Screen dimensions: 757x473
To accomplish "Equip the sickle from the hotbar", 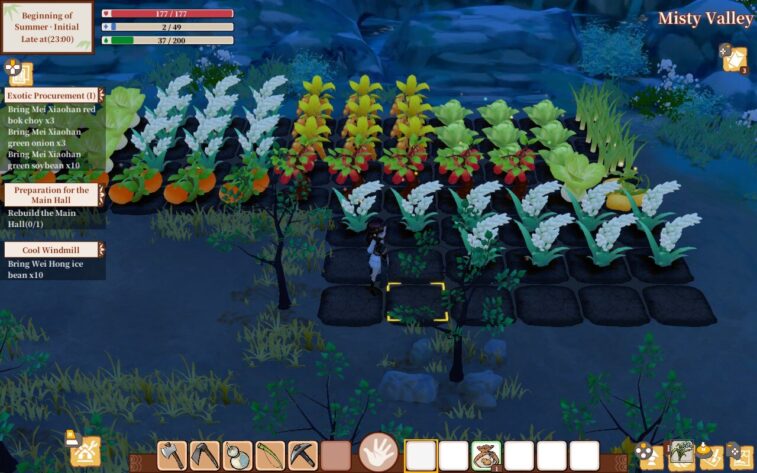I will pos(205,456).
